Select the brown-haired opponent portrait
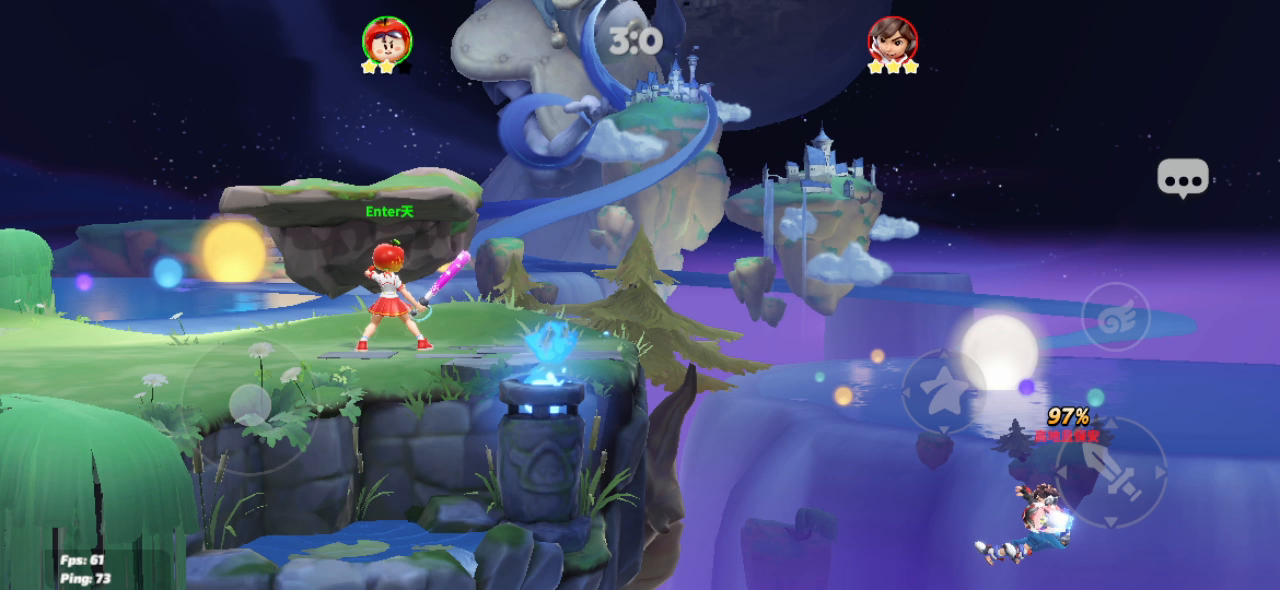The height and width of the screenshot is (590, 1280). tap(892, 41)
